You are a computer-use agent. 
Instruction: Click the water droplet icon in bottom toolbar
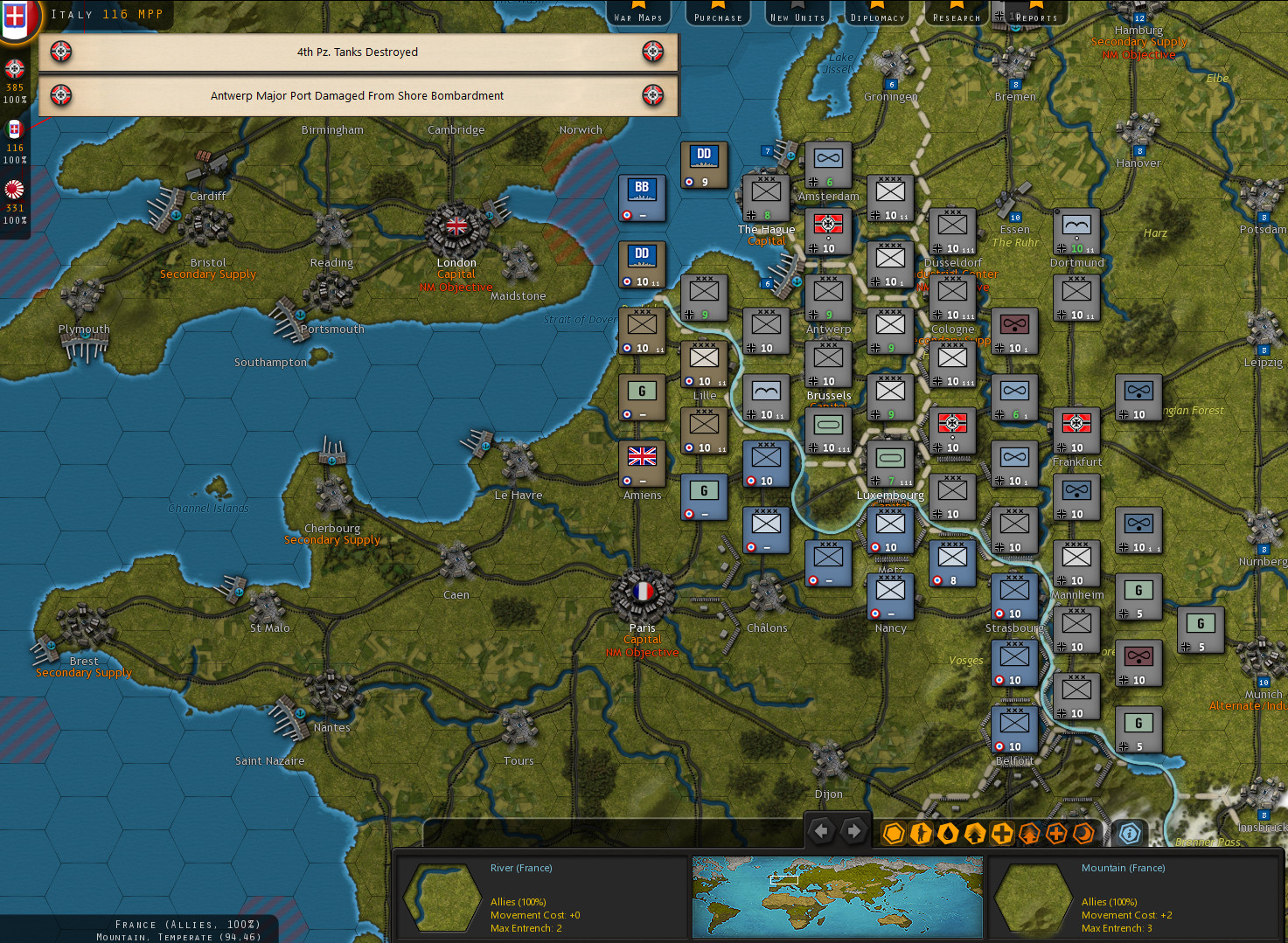coord(949,834)
